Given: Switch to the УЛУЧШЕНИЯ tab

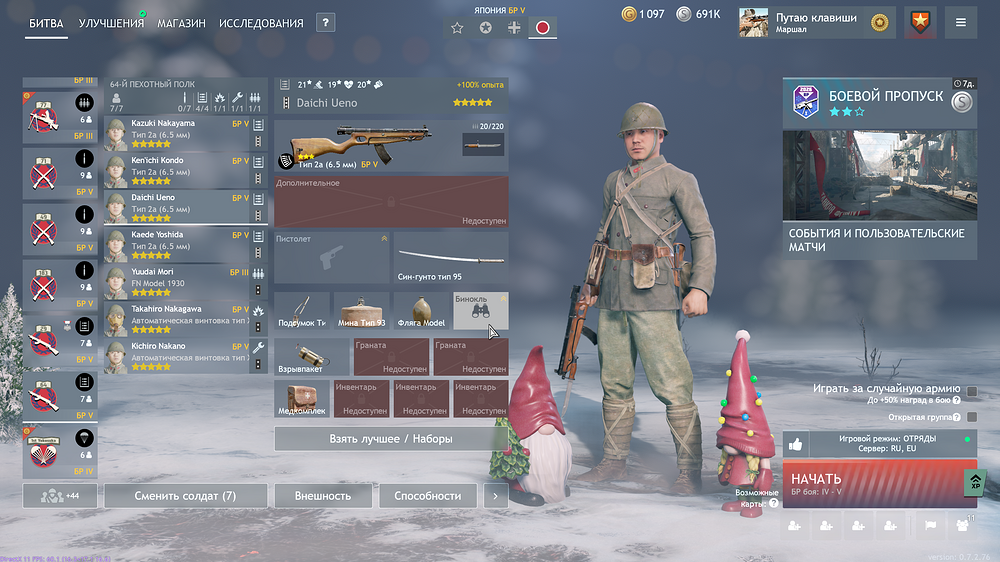Looking at the screenshot, I should pyautogui.click(x=111, y=23).
